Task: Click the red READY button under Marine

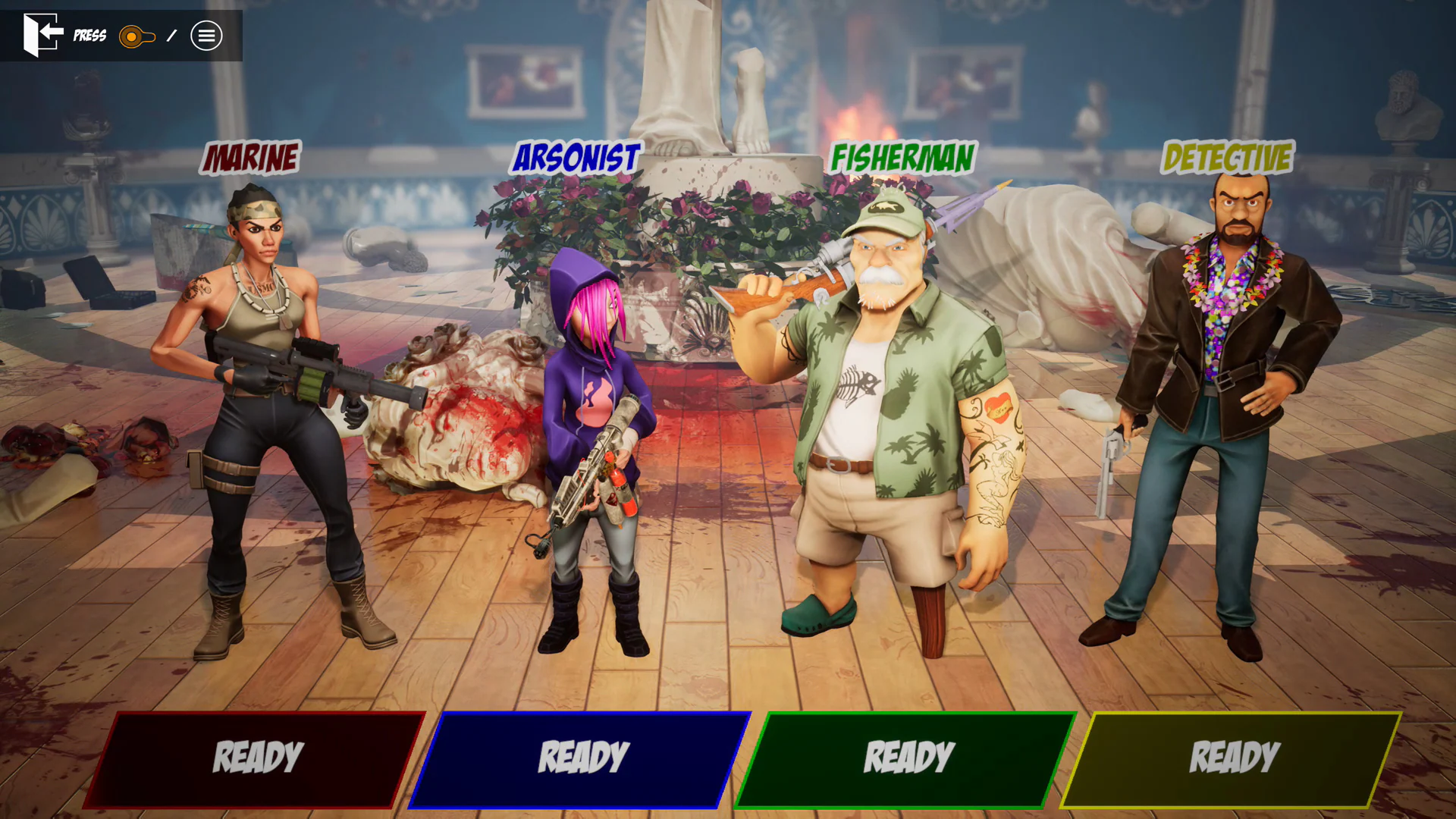Action: 256,759
